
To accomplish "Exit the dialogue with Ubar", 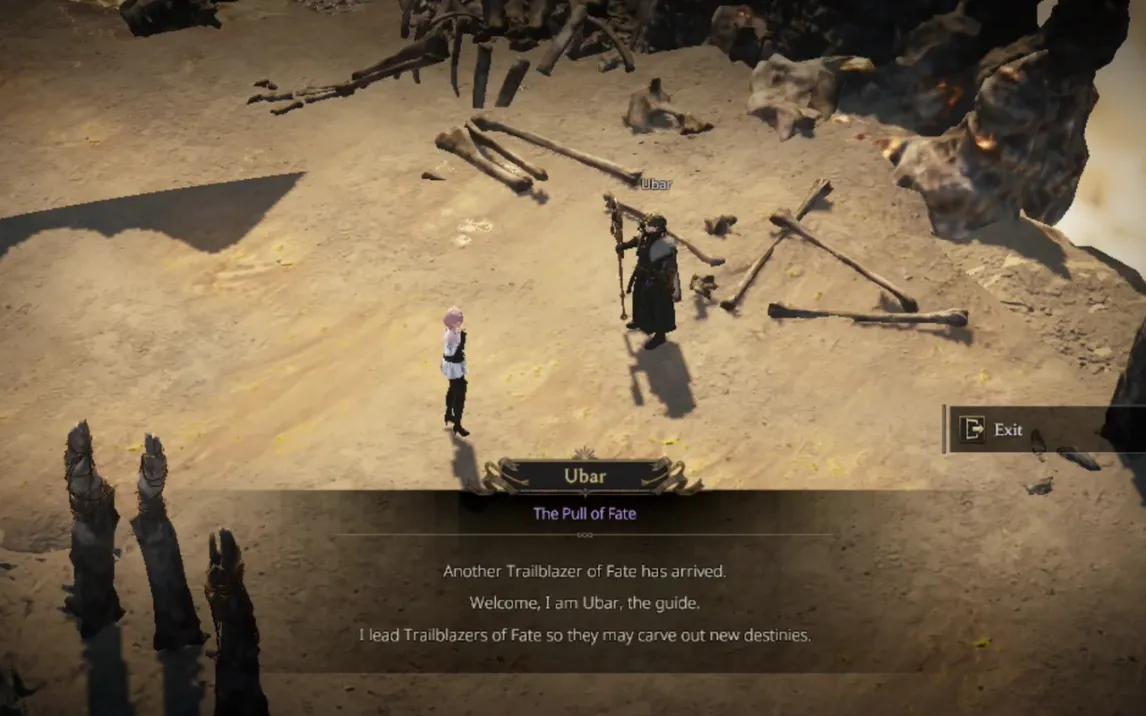I will (992, 429).
